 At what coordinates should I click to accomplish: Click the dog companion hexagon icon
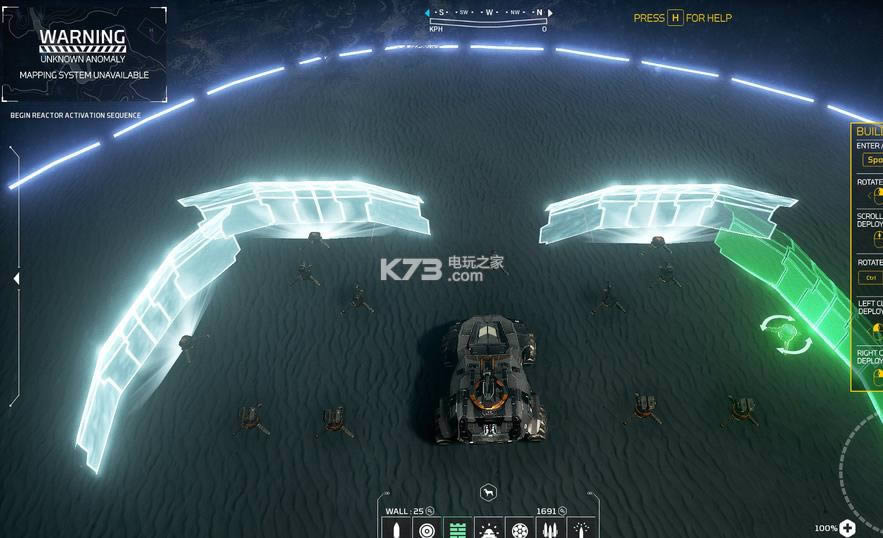point(488,492)
